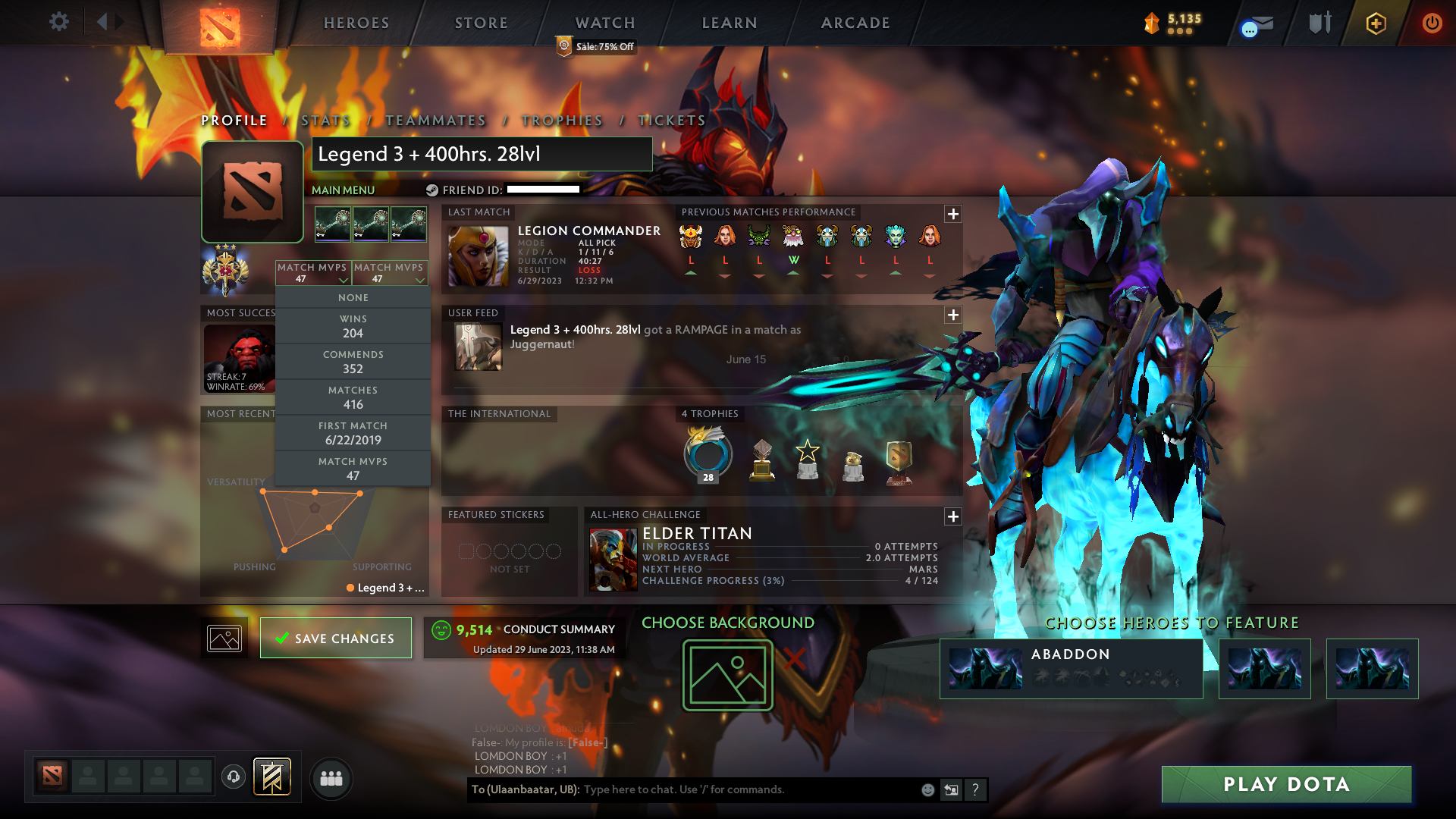This screenshot has height=819, width=1456.
Task: Expand Previous Matches Performance with the plus
Action: coord(952,214)
